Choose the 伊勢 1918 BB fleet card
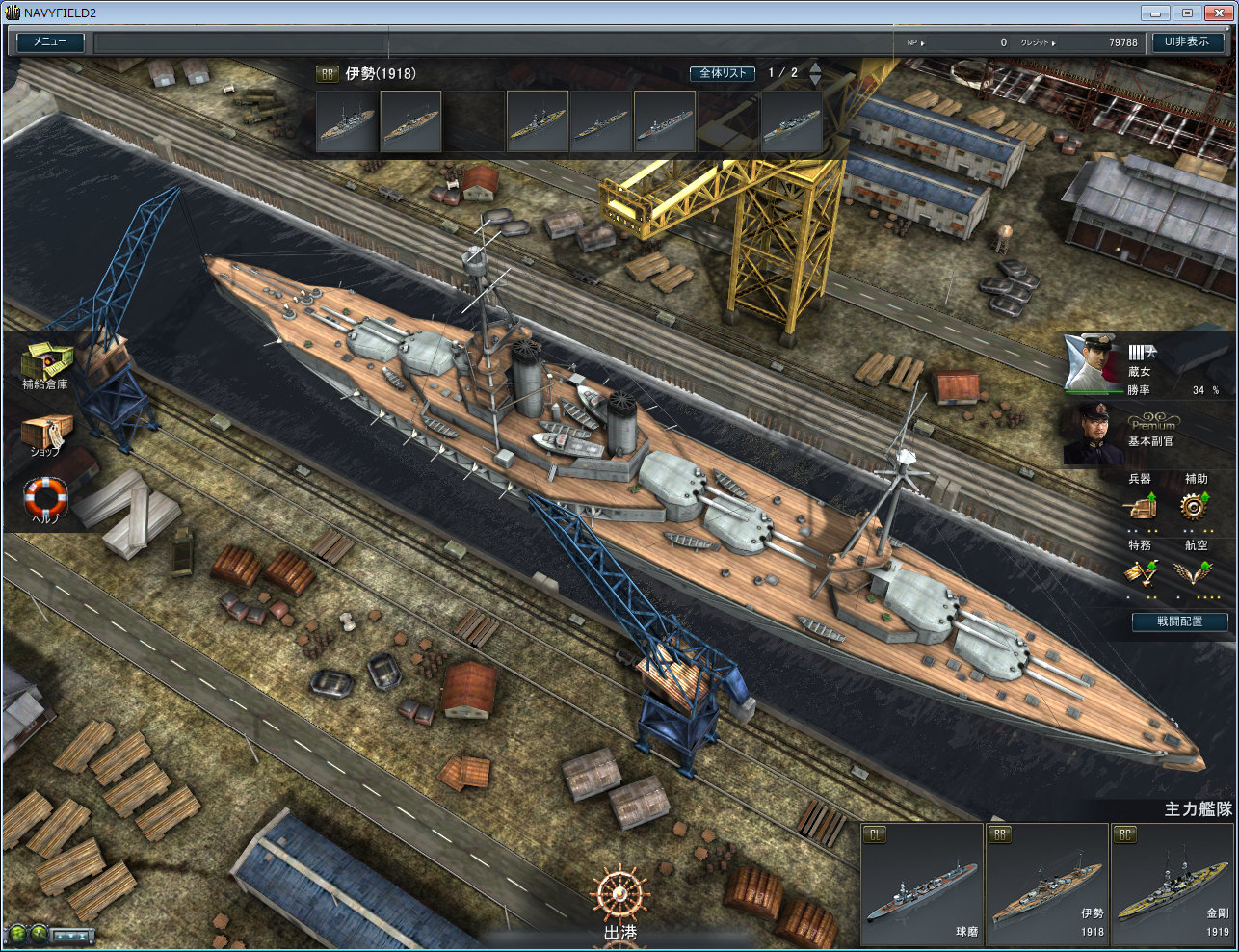 tap(1047, 885)
